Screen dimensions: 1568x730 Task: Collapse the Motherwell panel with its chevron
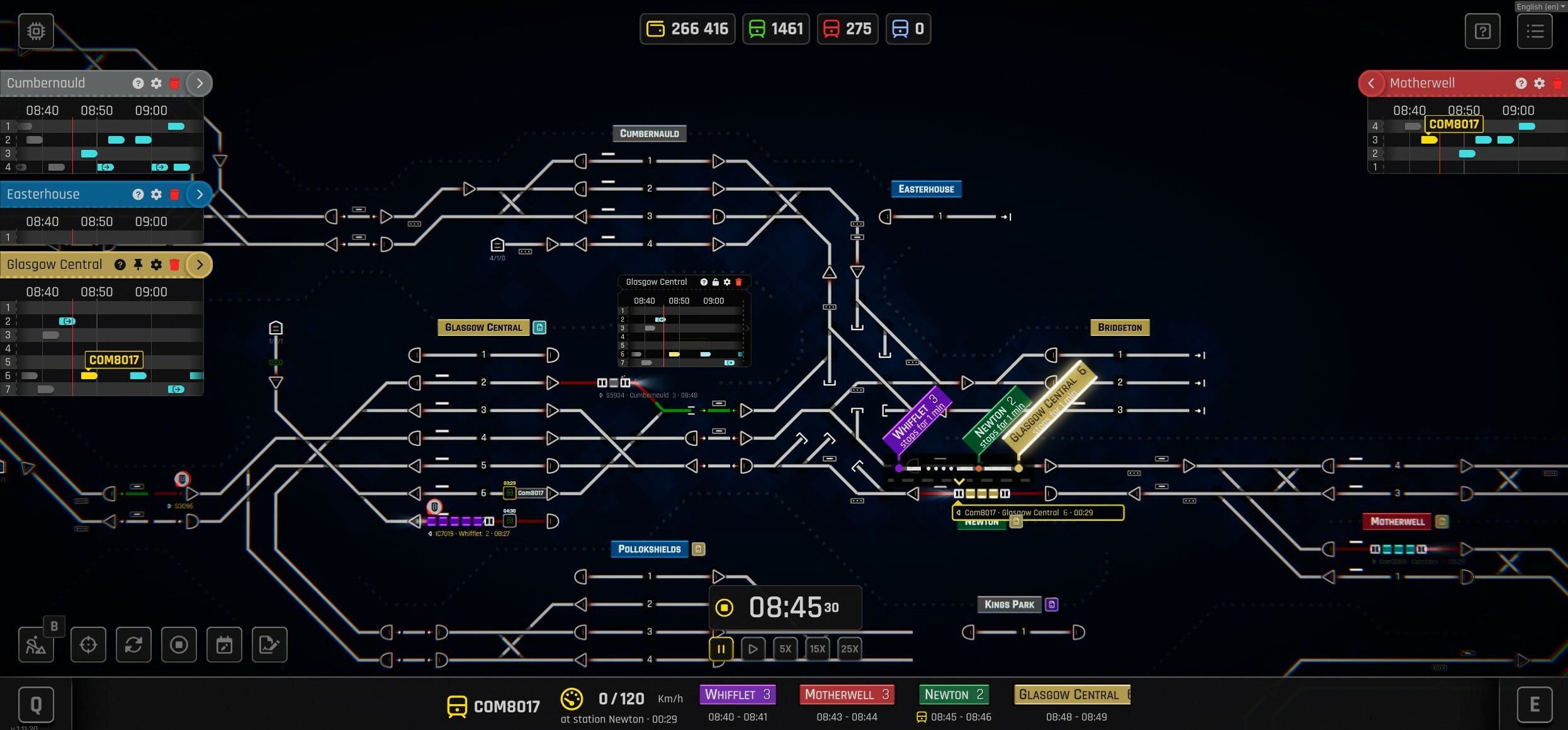point(1372,83)
